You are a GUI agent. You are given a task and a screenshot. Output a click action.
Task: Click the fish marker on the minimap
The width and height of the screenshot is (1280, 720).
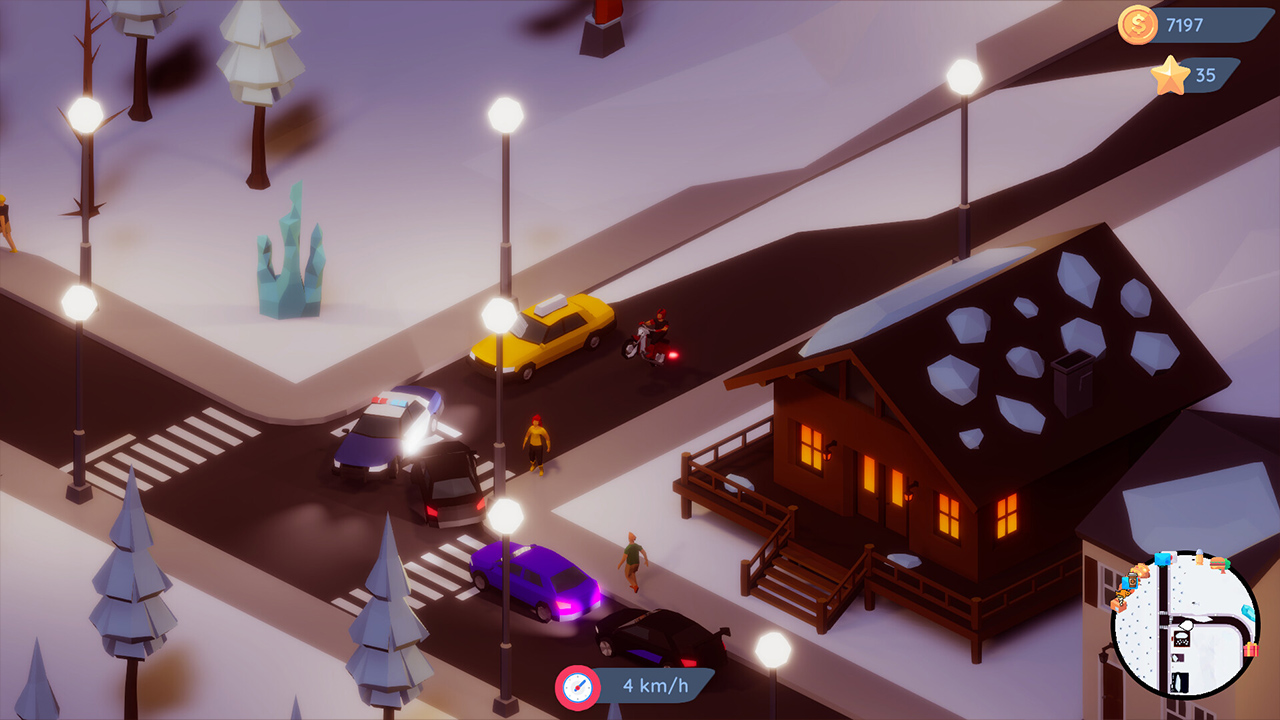pyautogui.click(x=1121, y=594)
